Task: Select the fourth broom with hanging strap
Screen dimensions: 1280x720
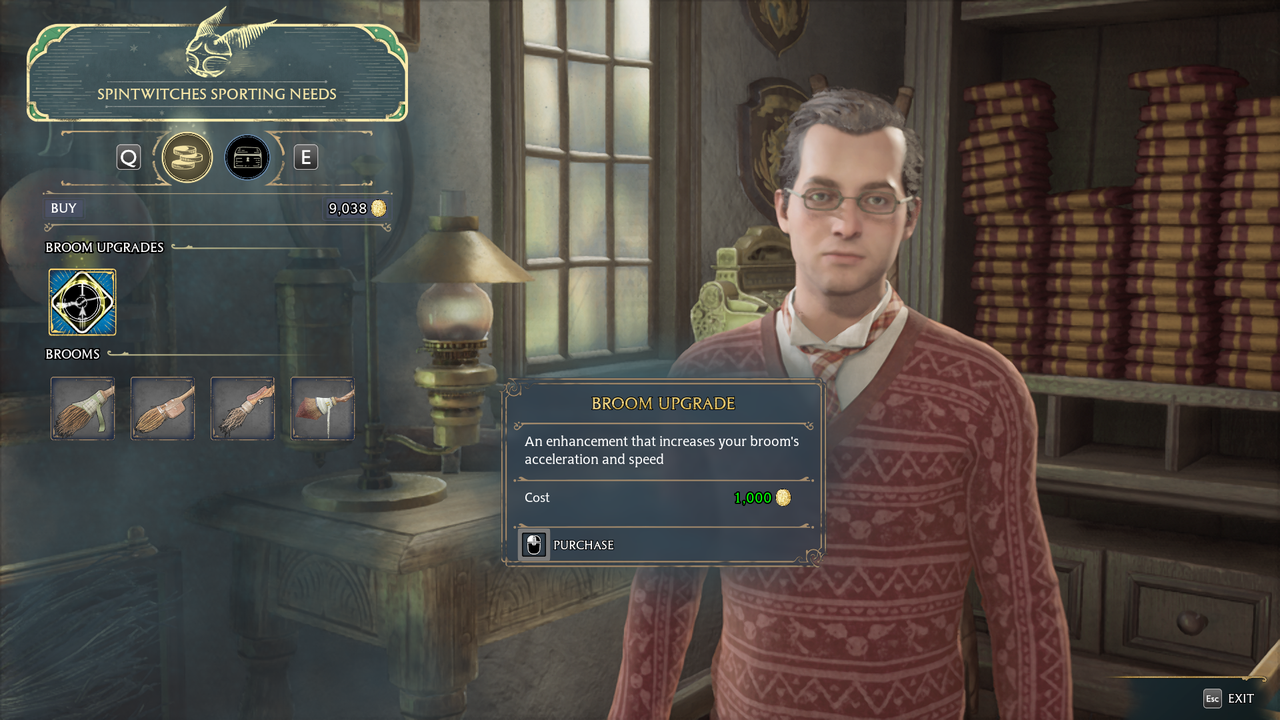Action: [322, 408]
